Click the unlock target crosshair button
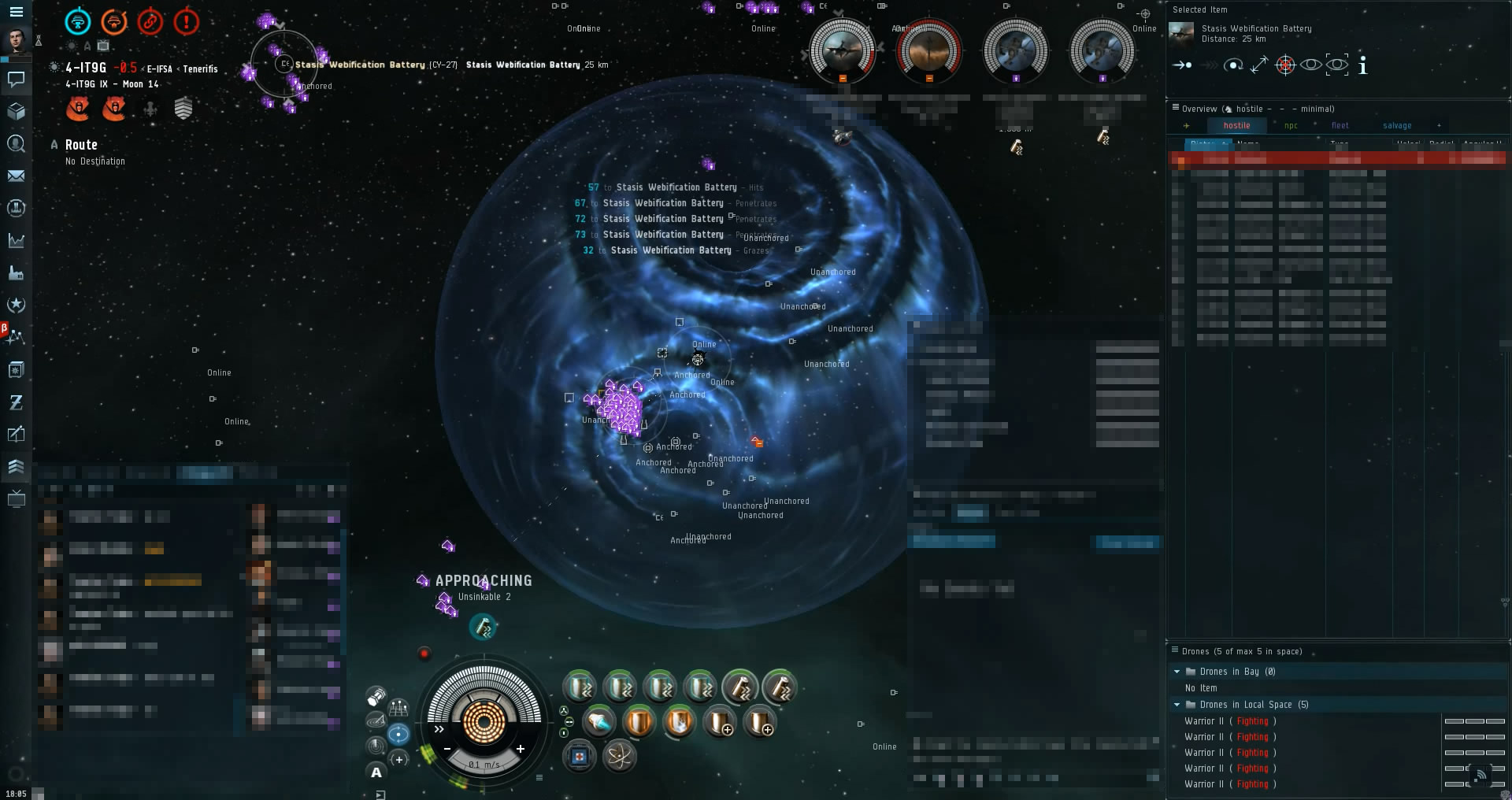This screenshot has width=1512, height=800. pos(1285,65)
